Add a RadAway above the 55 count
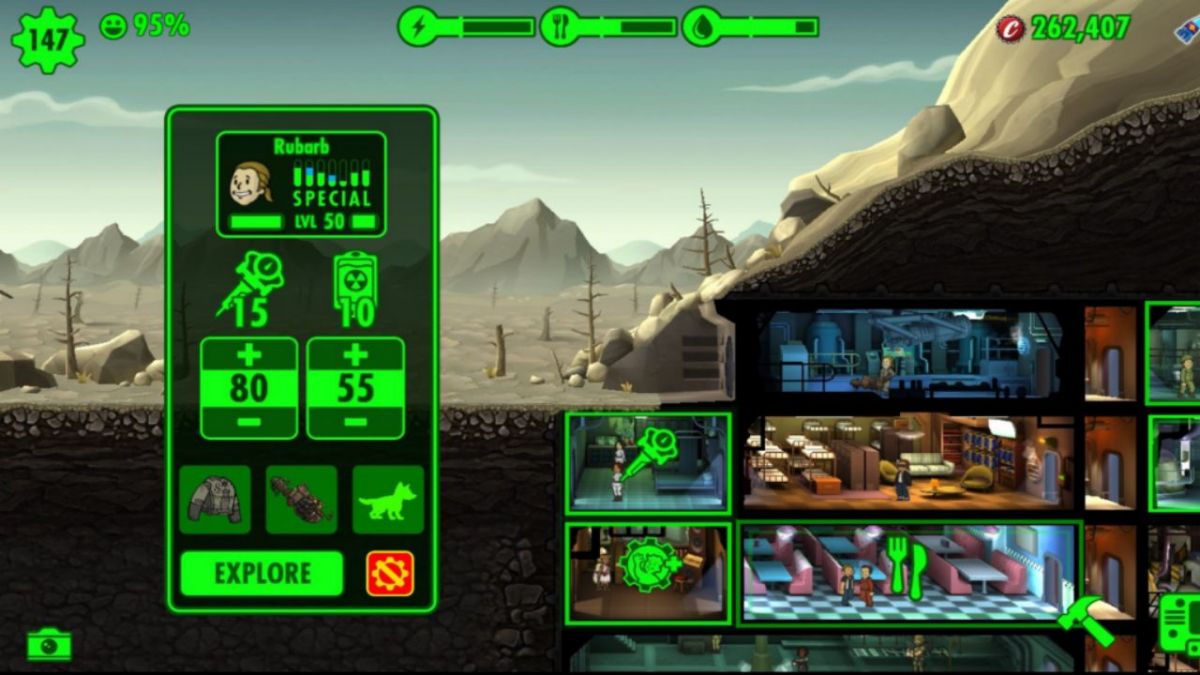 coord(355,356)
